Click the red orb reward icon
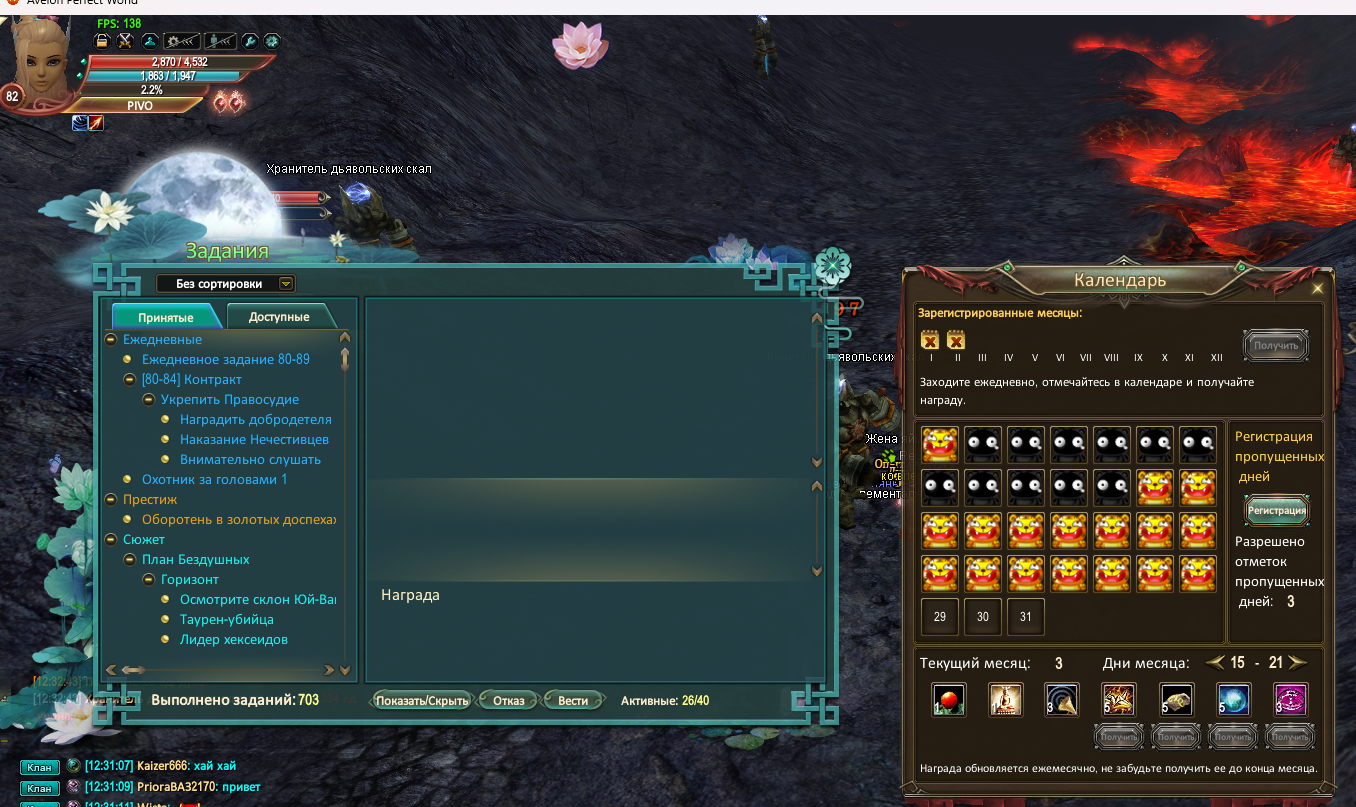This screenshot has width=1356, height=807. pos(947,699)
